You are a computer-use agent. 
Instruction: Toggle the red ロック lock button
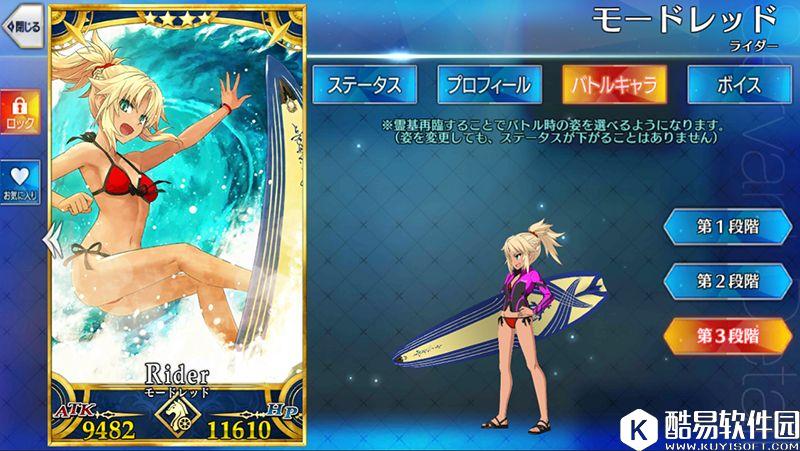tap(20, 113)
